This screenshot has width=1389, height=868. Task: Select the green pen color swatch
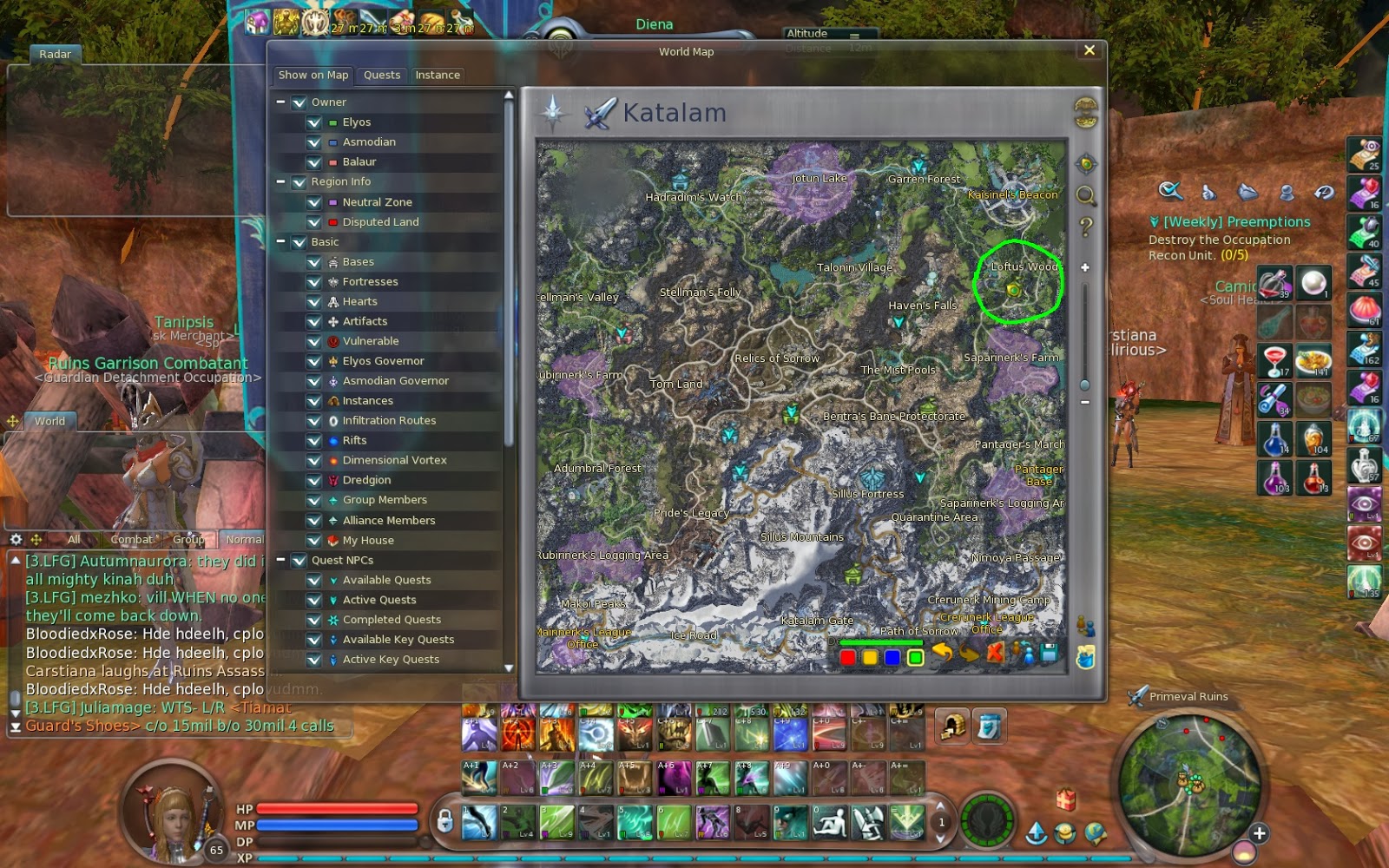[x=914, y=656]
